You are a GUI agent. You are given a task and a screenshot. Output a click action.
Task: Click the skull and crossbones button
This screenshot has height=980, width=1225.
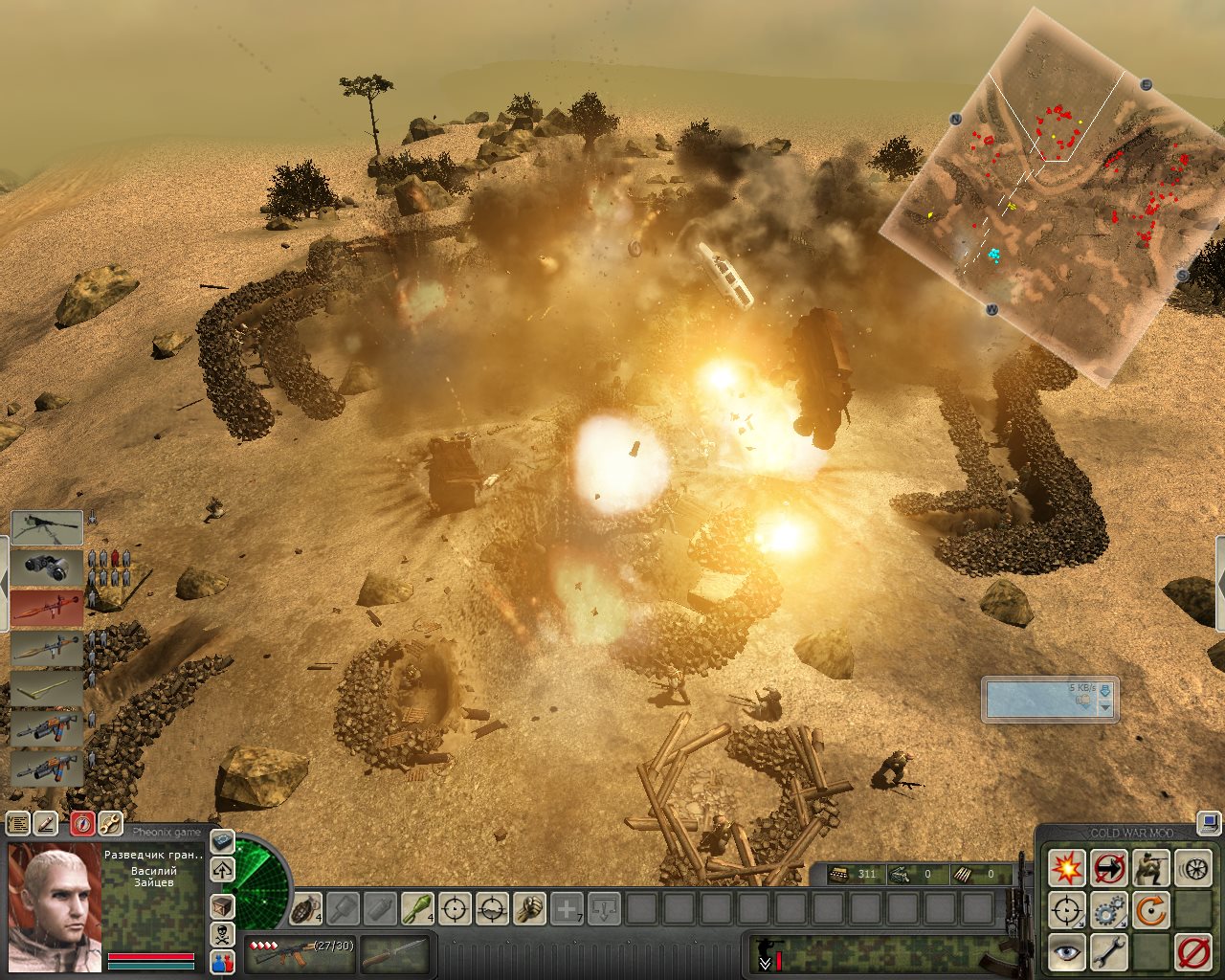pyautogui.click(x=222, y=934)
